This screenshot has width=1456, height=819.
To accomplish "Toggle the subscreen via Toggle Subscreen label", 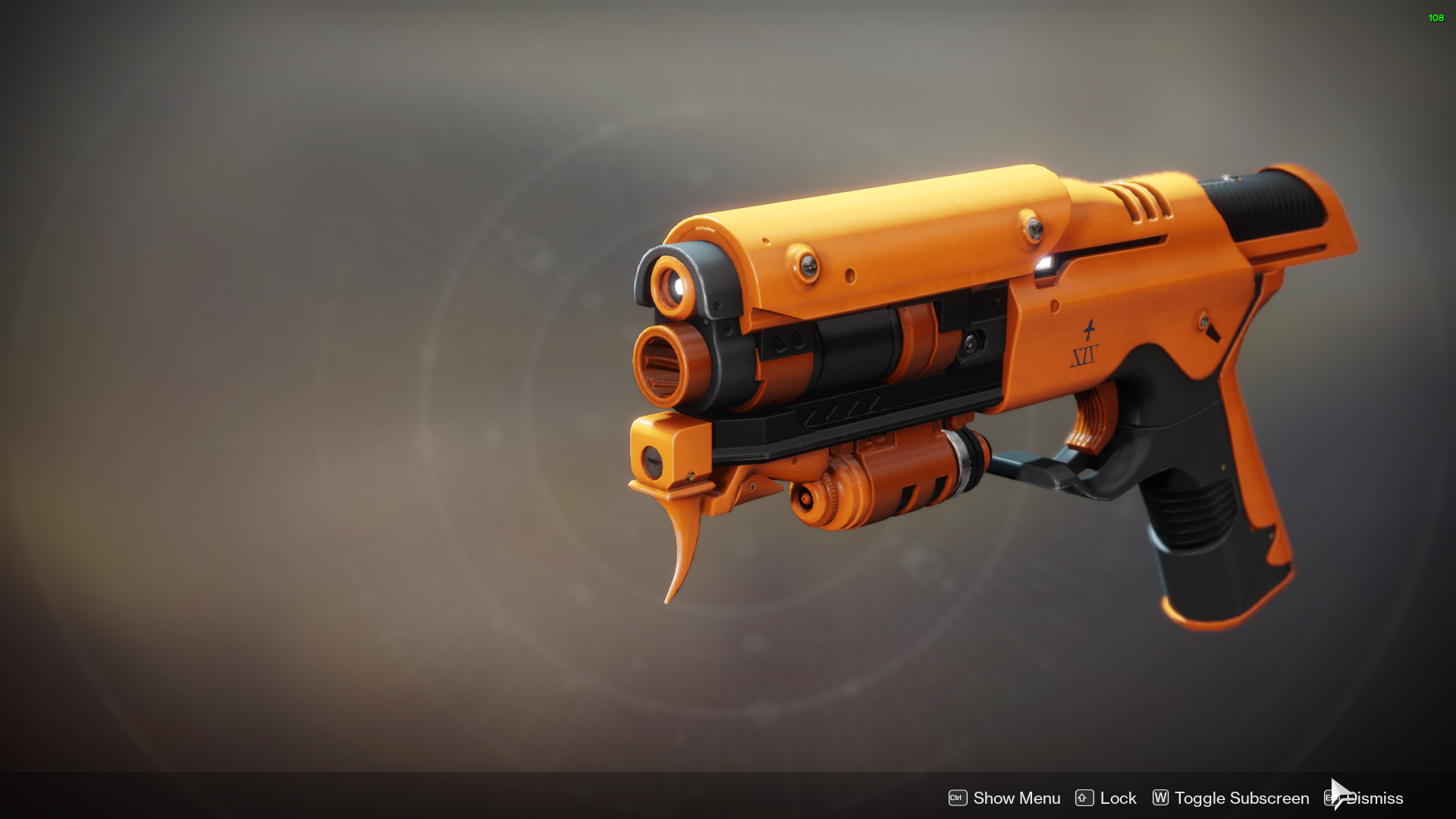I will coord(1241,798).
